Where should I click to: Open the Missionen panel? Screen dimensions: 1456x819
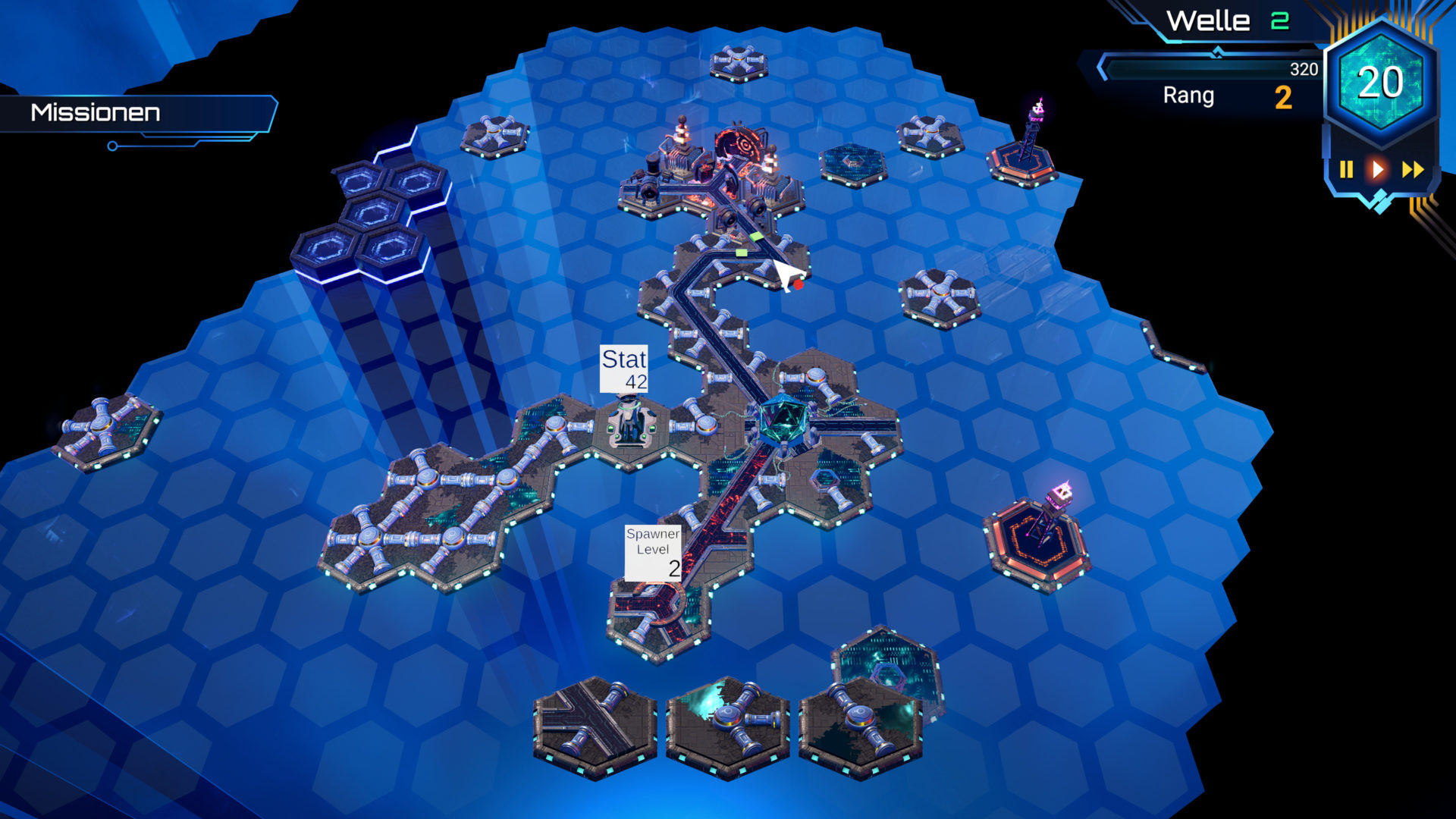pos(95,112)
